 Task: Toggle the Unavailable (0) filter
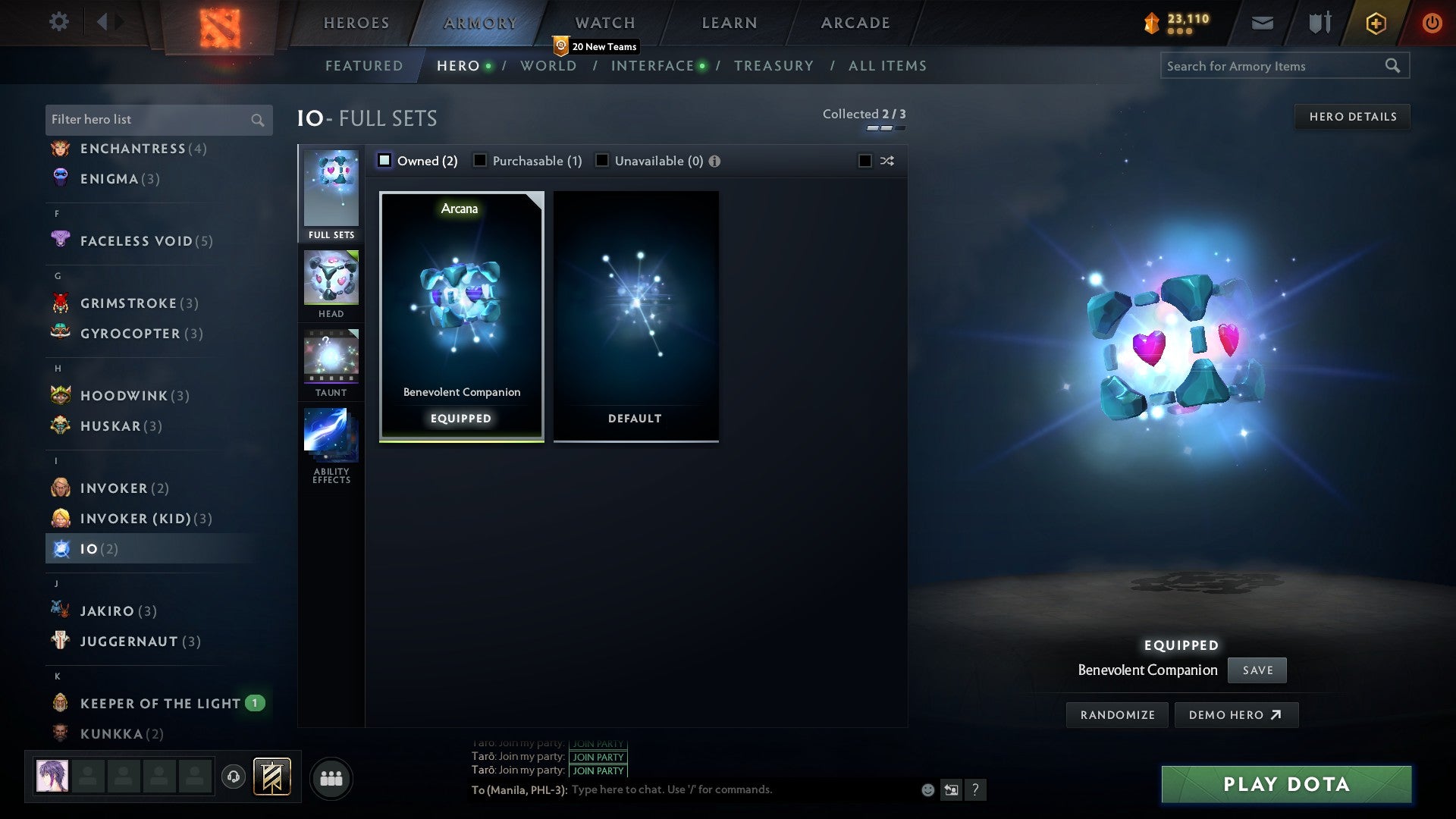[x=602, y=160]
